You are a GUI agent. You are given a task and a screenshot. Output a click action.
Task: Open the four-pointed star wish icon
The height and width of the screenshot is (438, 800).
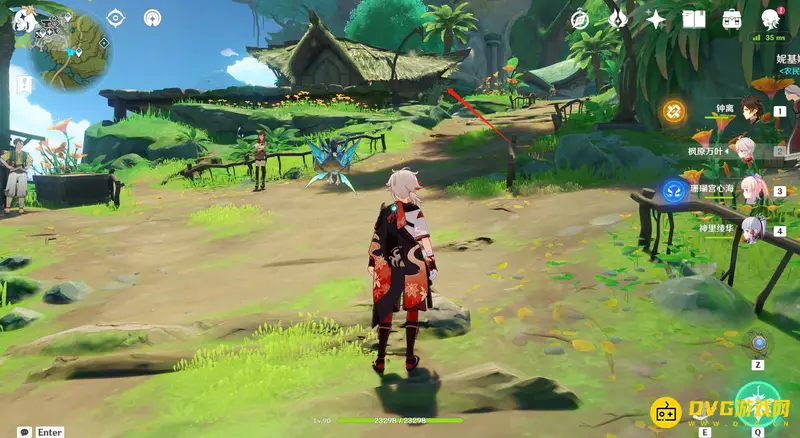click(656, 19)
